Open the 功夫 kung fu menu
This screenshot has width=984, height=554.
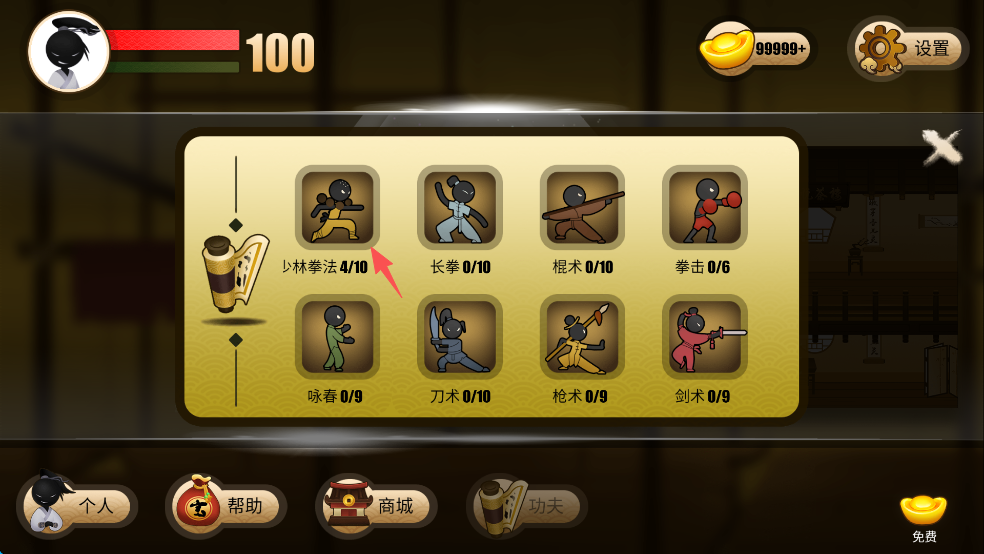526,506
